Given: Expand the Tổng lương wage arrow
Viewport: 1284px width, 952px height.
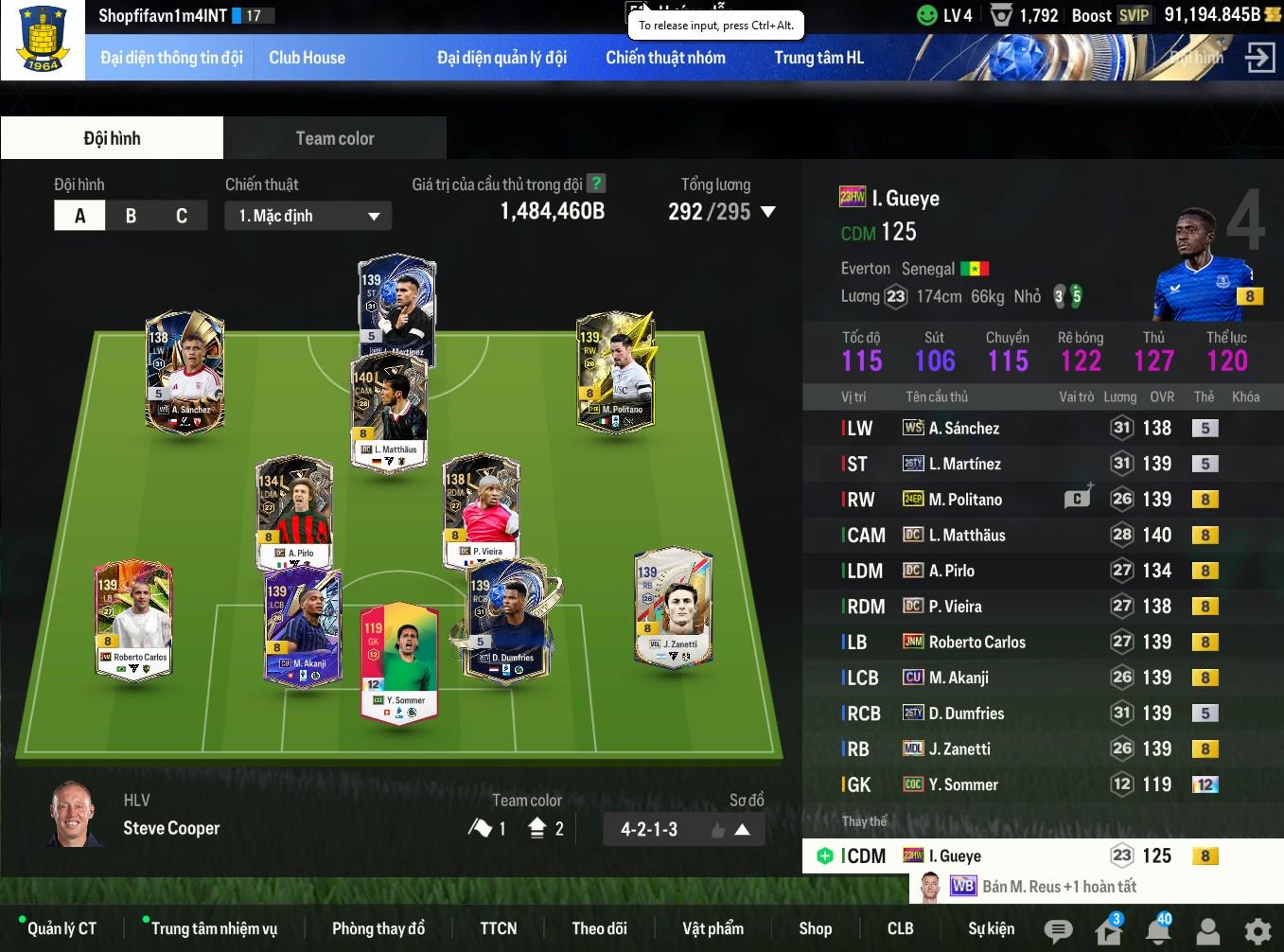Looking at the screenshot, I should tap(768, 212).
